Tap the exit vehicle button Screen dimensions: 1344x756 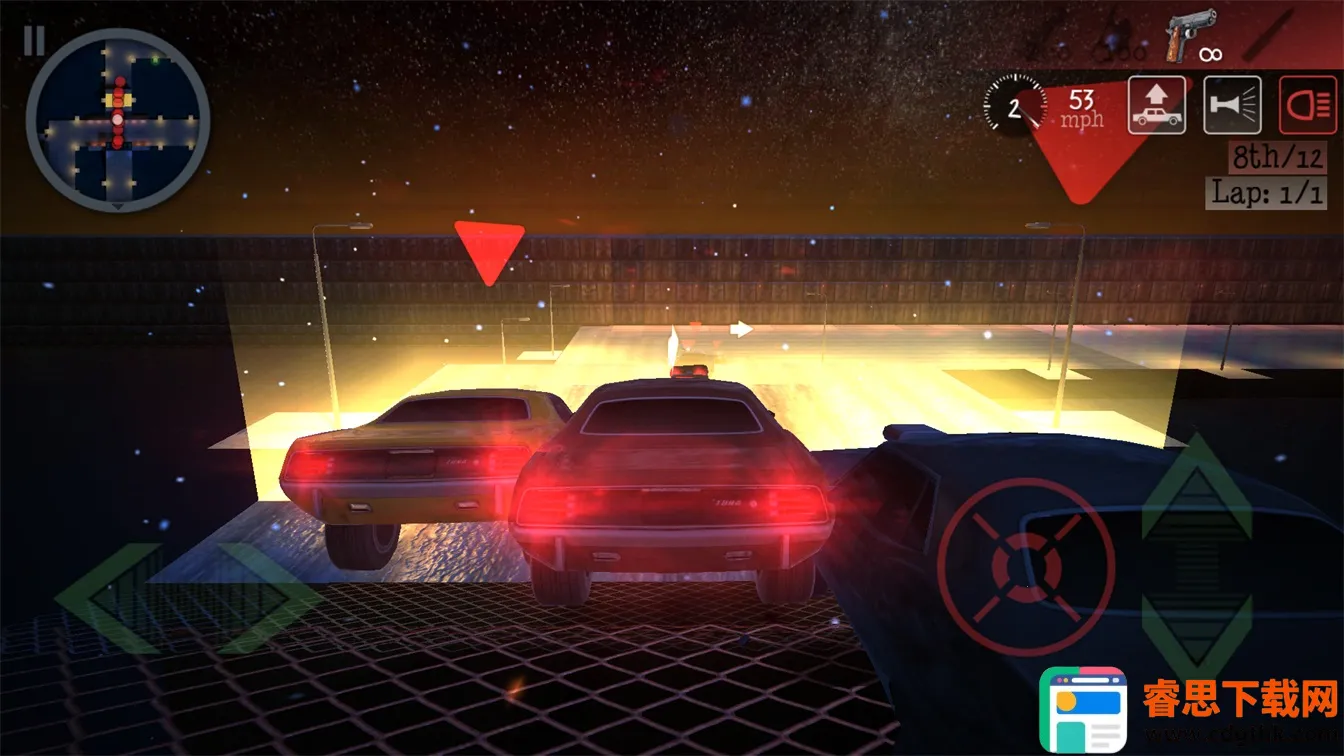click(1157, 105)
